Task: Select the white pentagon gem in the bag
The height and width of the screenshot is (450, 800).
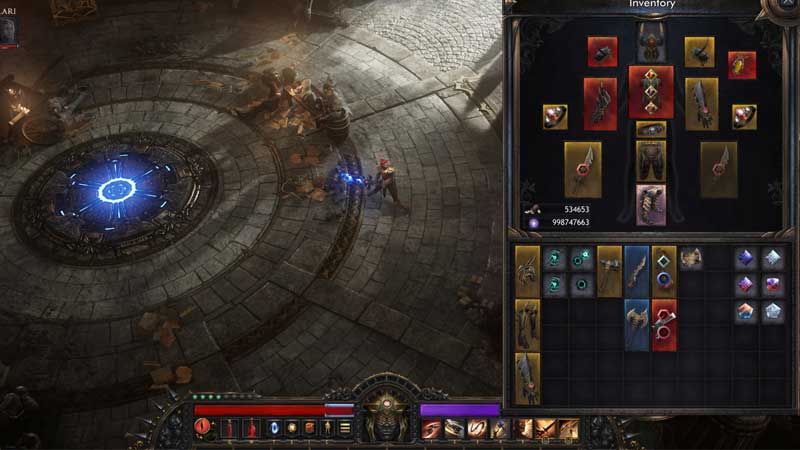Action: point(773,312)
